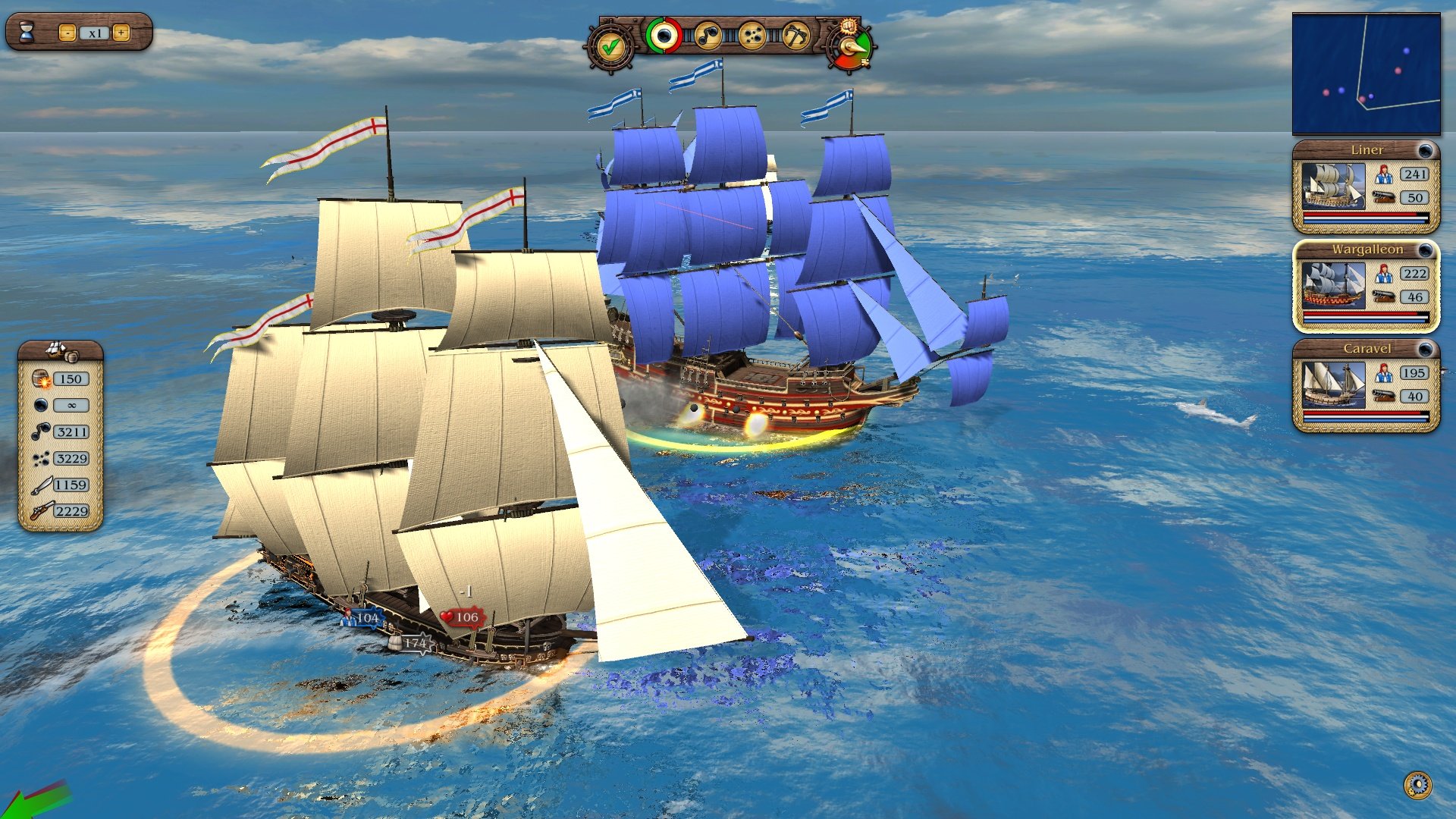
Task: Click the pistol icon in the munitions panel
Action: point(42,510)
